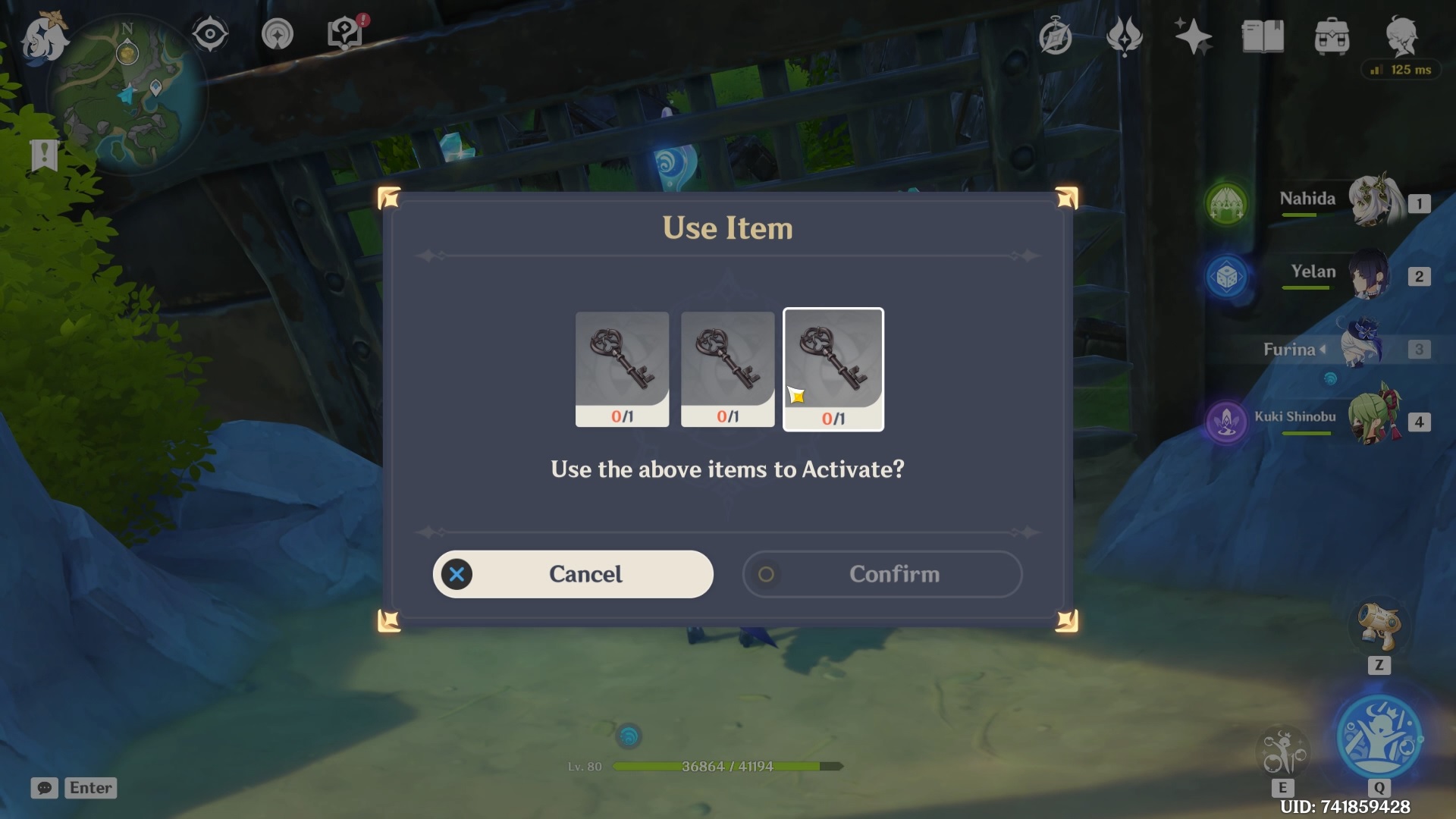Open the character menu icon

[1401, 36]
